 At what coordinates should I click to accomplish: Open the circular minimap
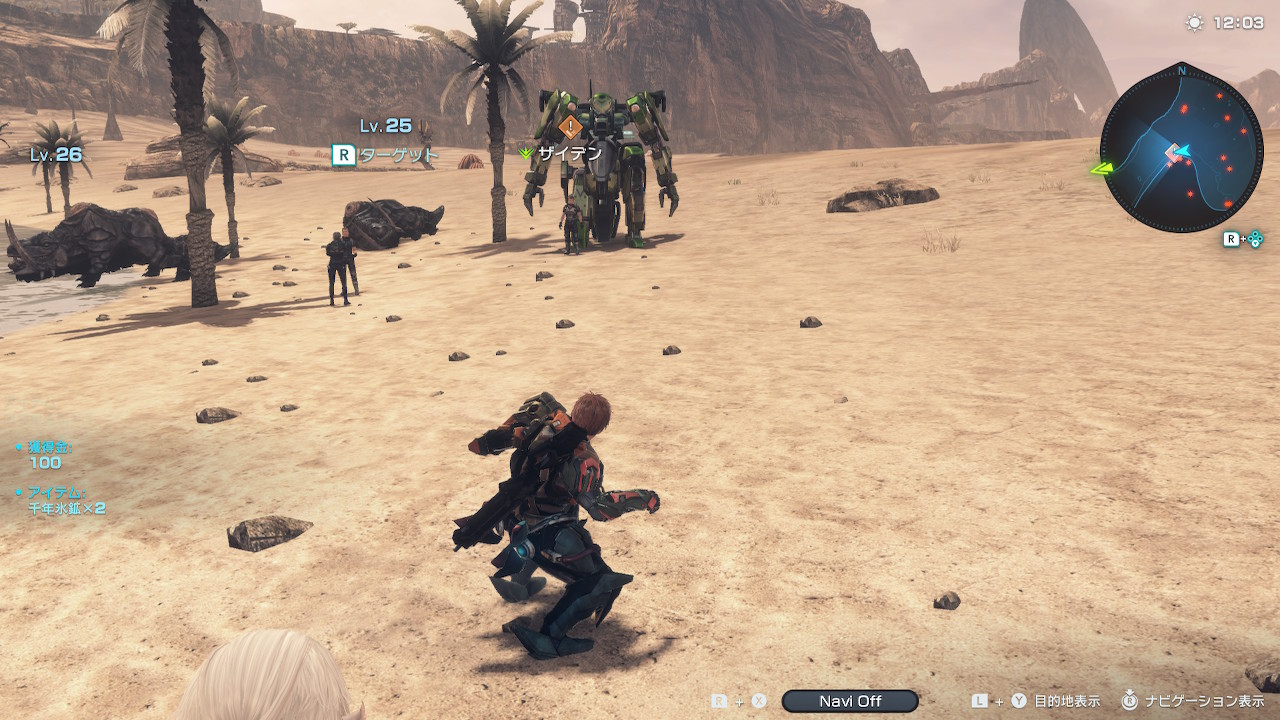[1181, 150]
